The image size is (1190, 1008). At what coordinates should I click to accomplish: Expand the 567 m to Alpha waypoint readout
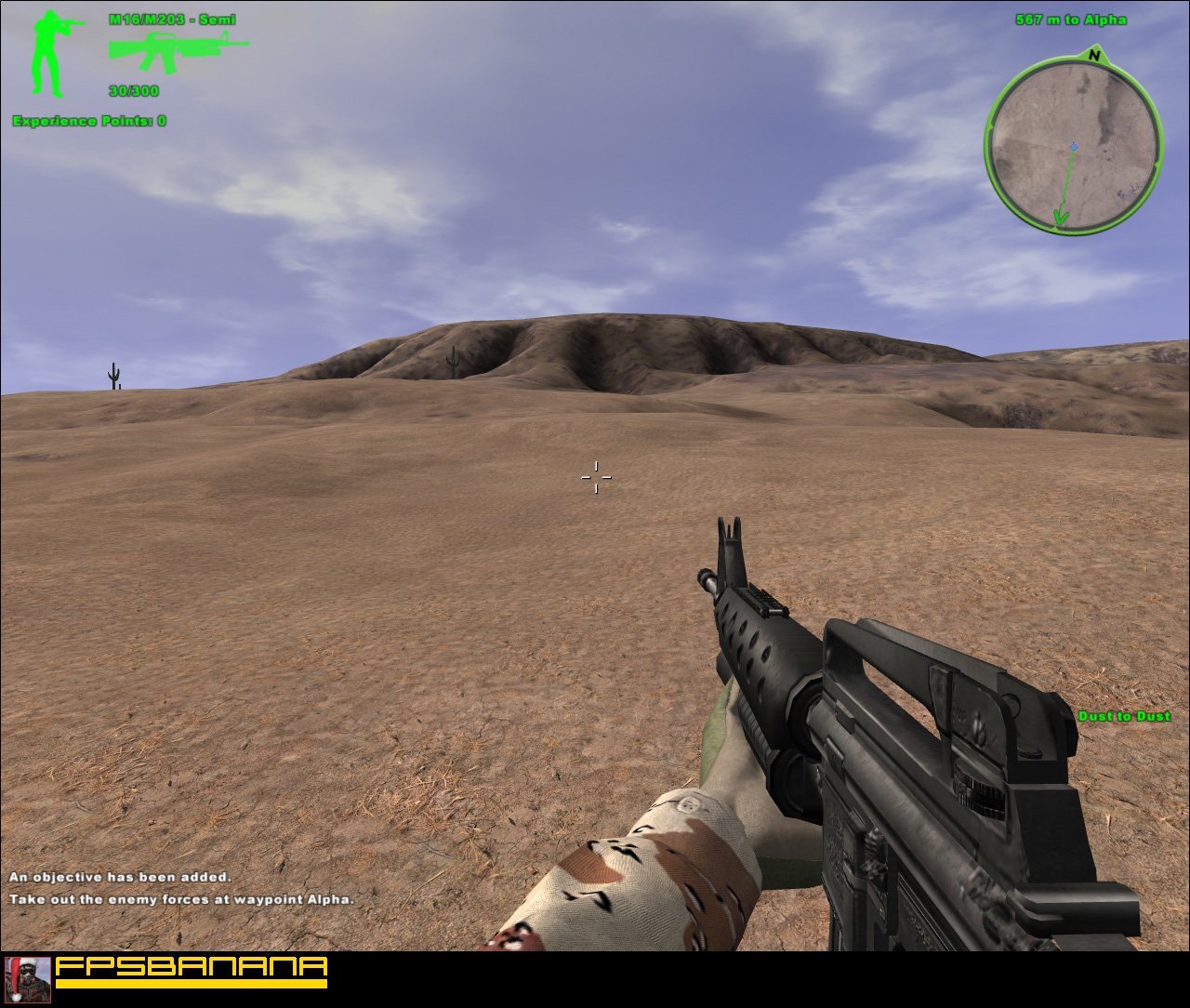click(1069, 19)
